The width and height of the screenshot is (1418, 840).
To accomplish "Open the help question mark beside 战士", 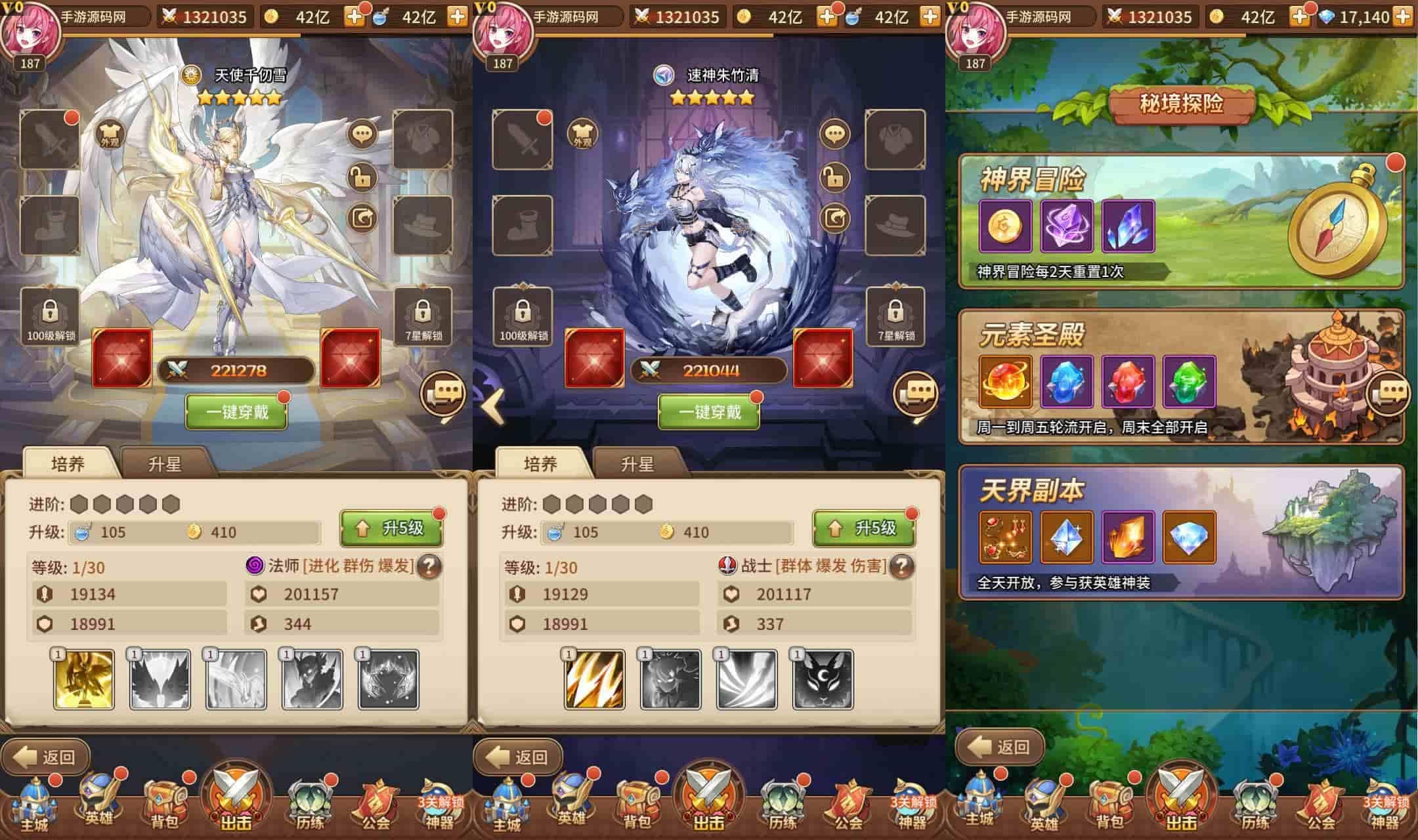I will [902, 566].
